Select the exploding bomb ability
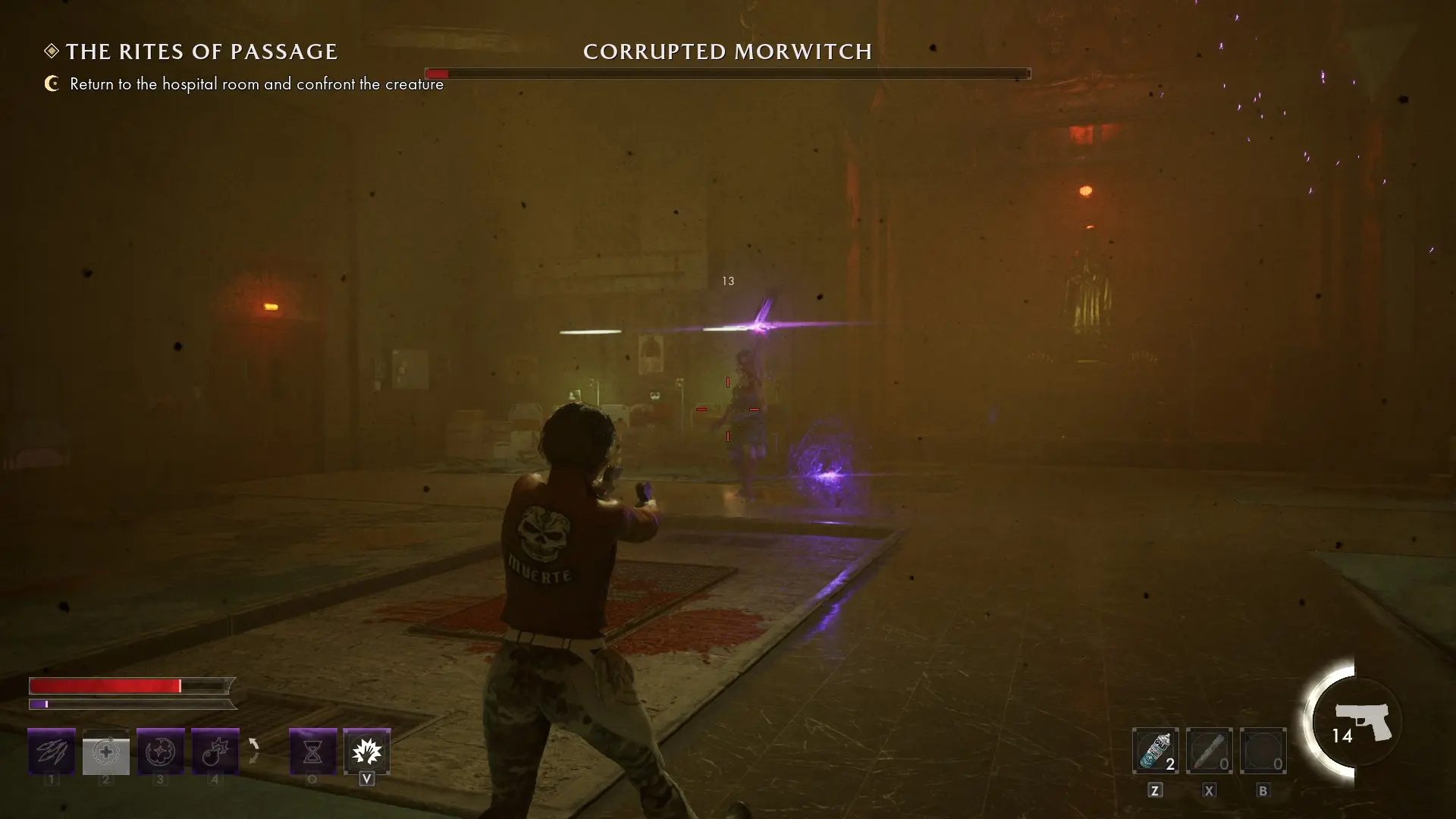This screenshot has width=1456, height=819. (x=215, y=752)
